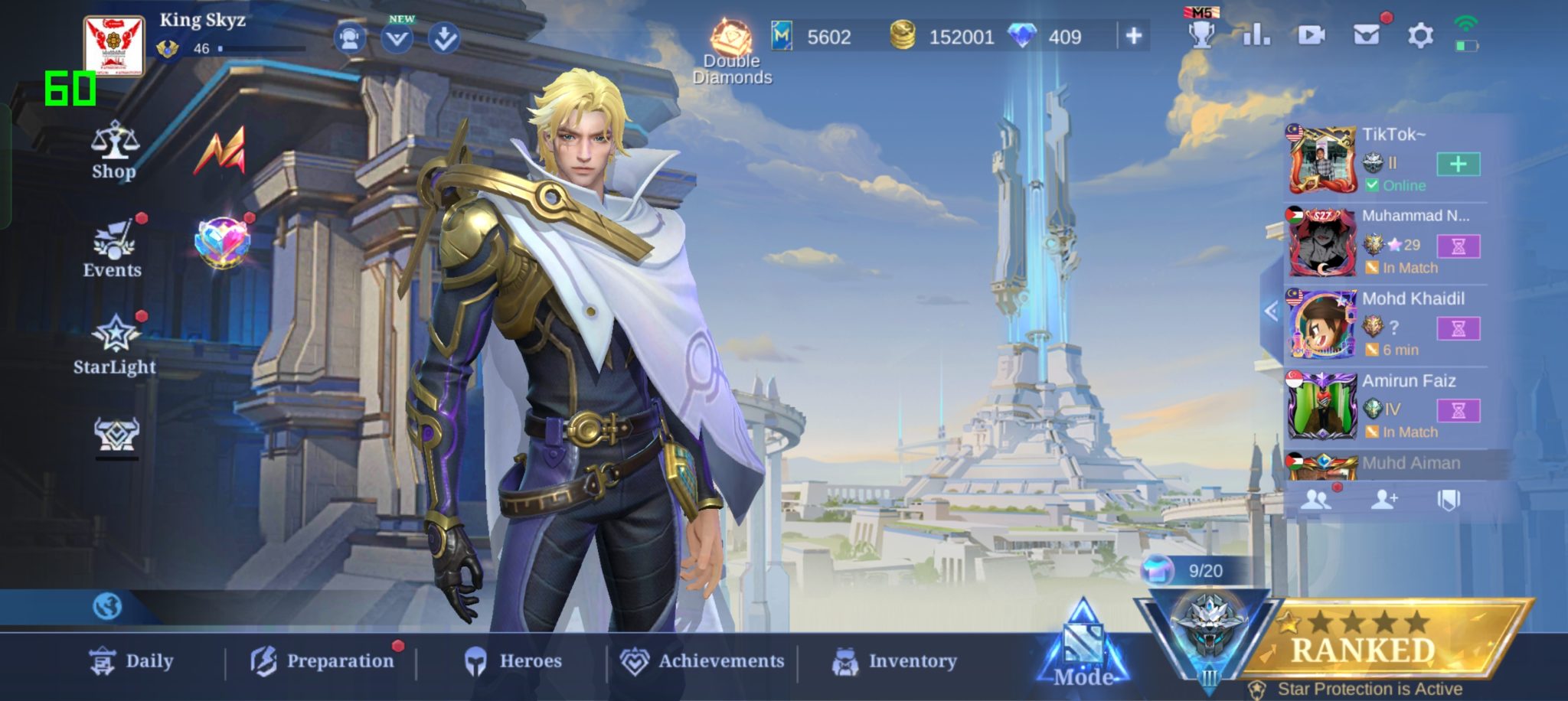Open the Daily tasks tab
1568x701 pixels.
pyautogui.click(x=132, y=661)
